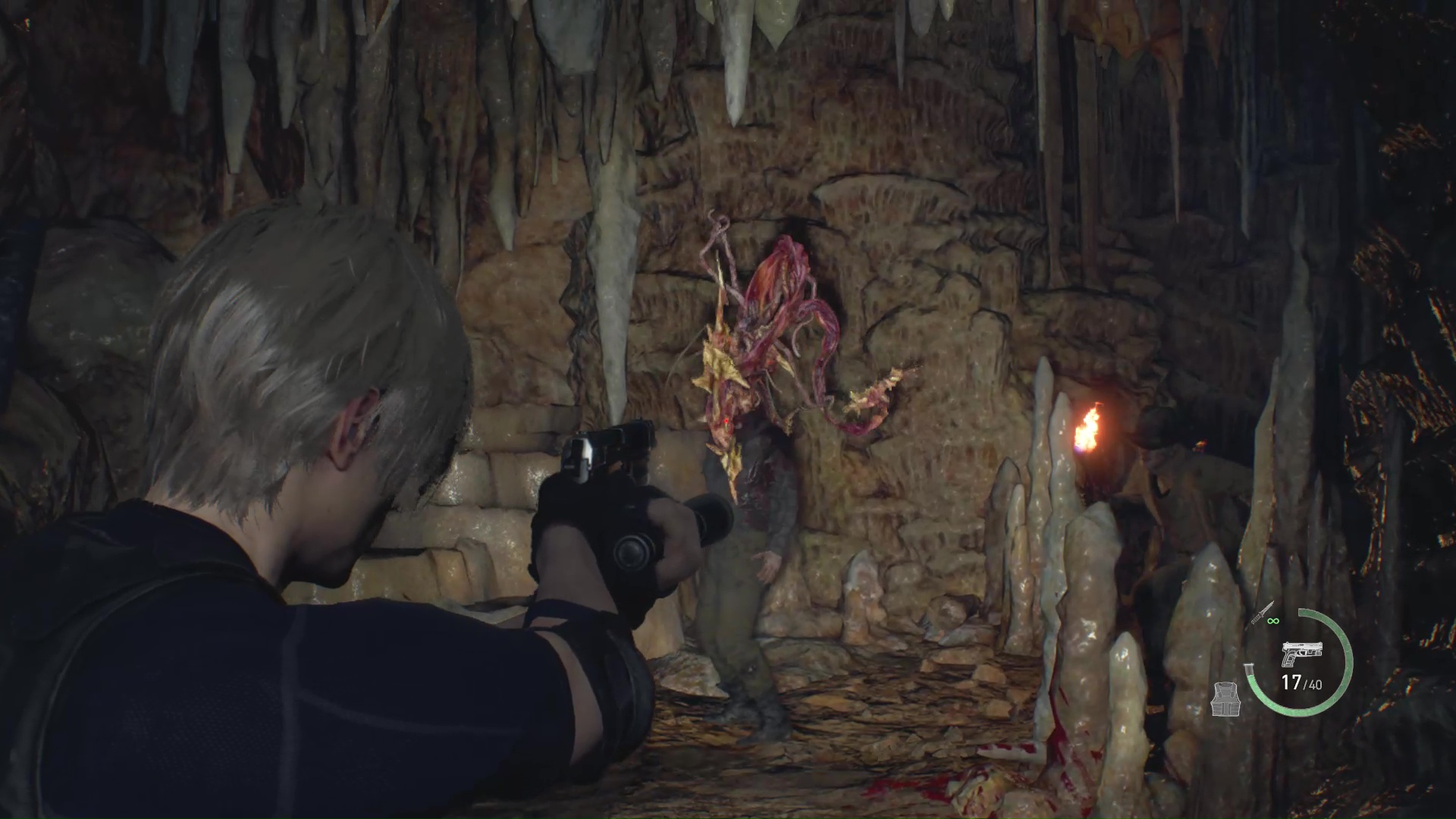Viewport: 1456px width, 819px height.
Task: Expand the body armor condition panel
Action: click(1226, 698)
